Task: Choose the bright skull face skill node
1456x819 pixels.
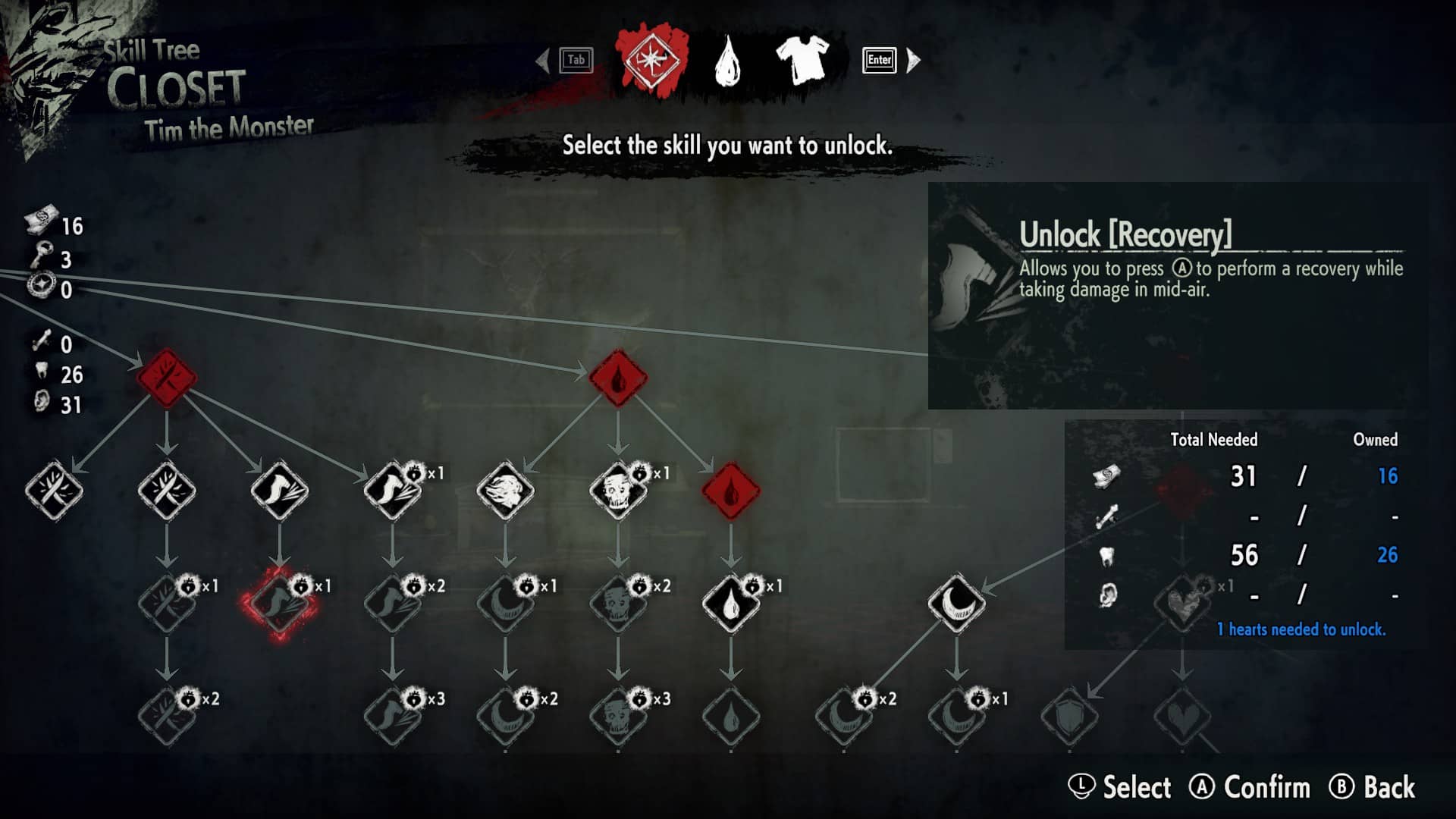Action: pos(617,491)
